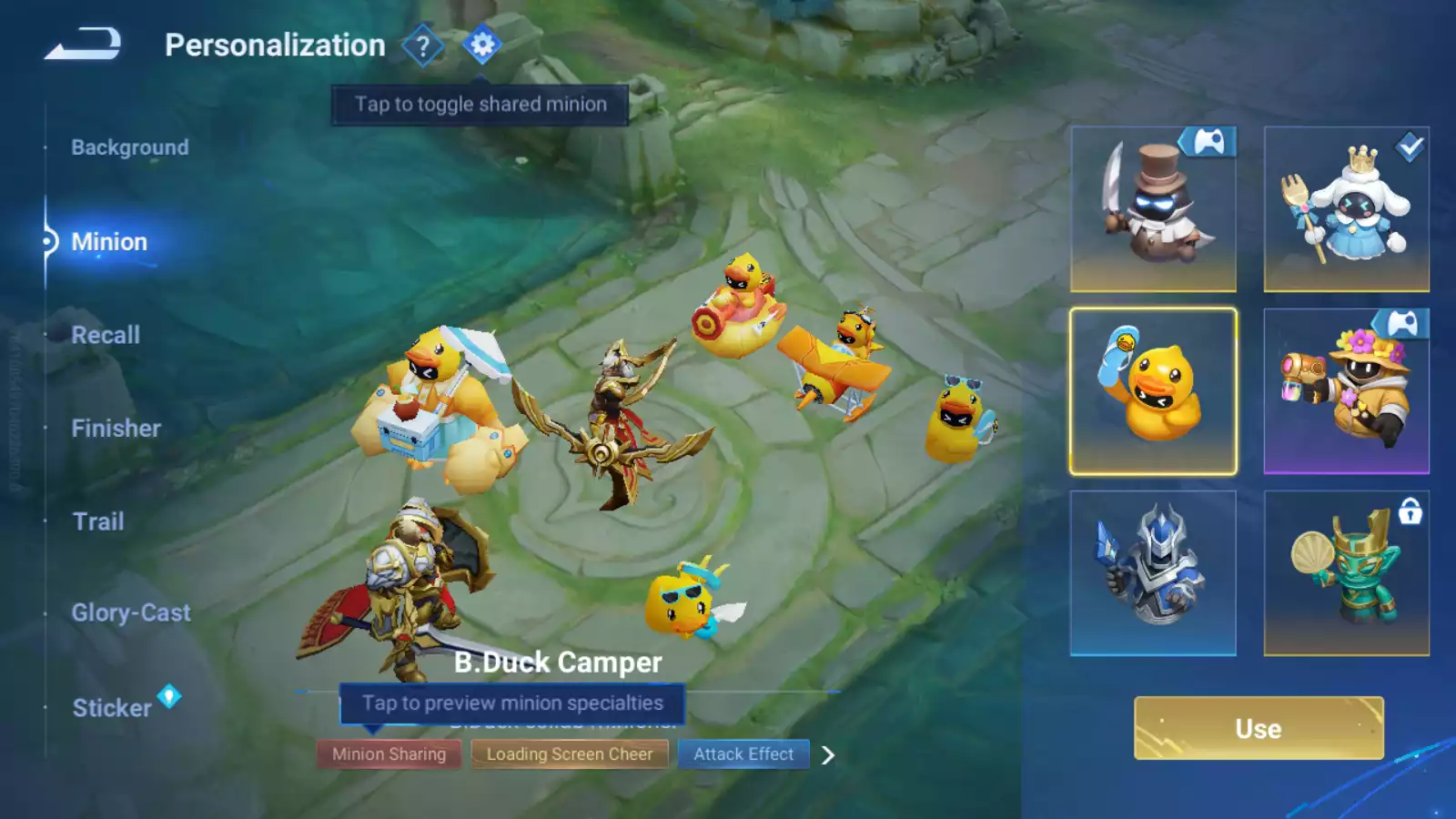Open the question mark help icon
The image size is (1456, 819).
(x=422, y=45)
